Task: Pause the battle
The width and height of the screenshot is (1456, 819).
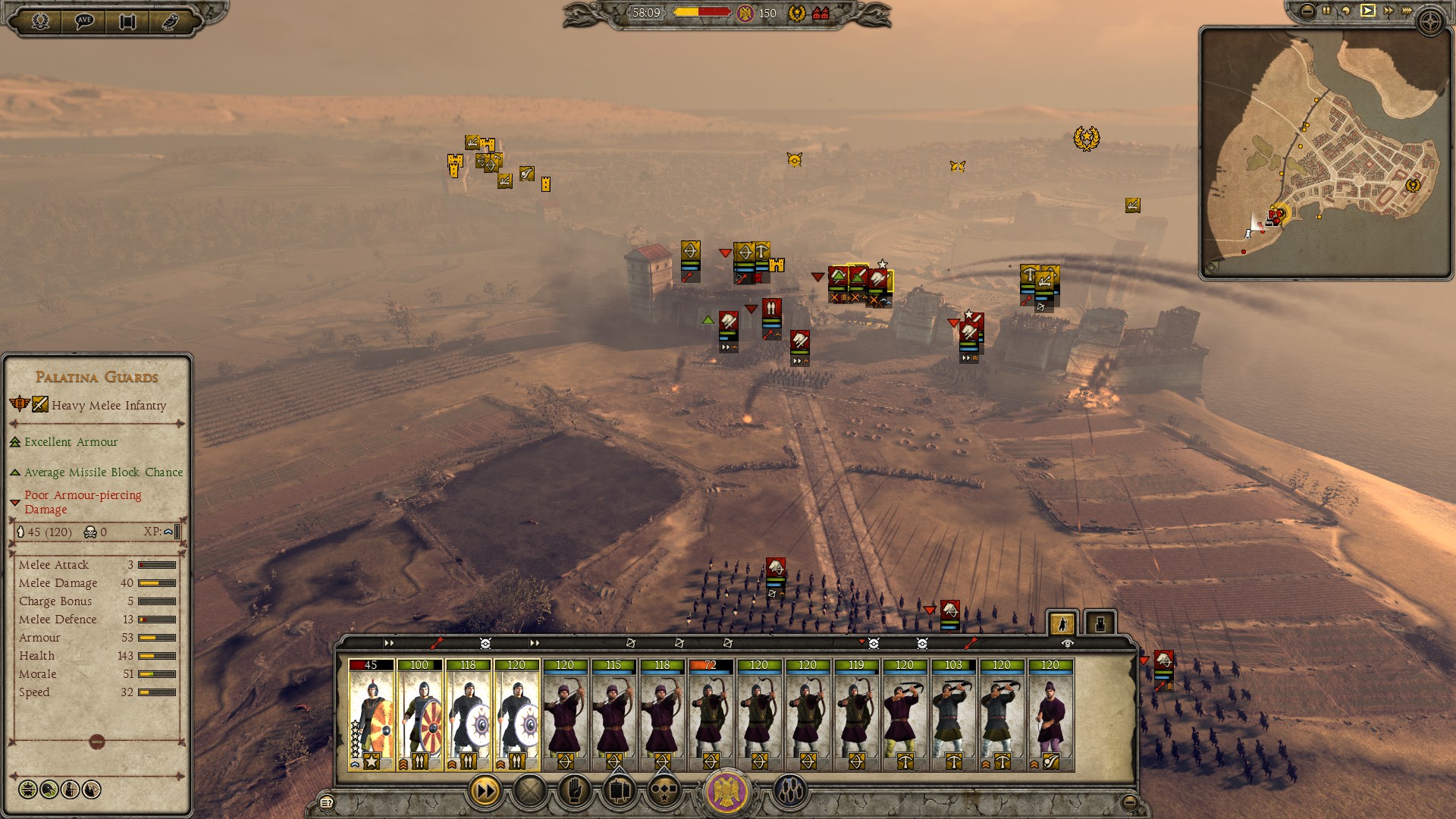Action: tap(1326, 11)
